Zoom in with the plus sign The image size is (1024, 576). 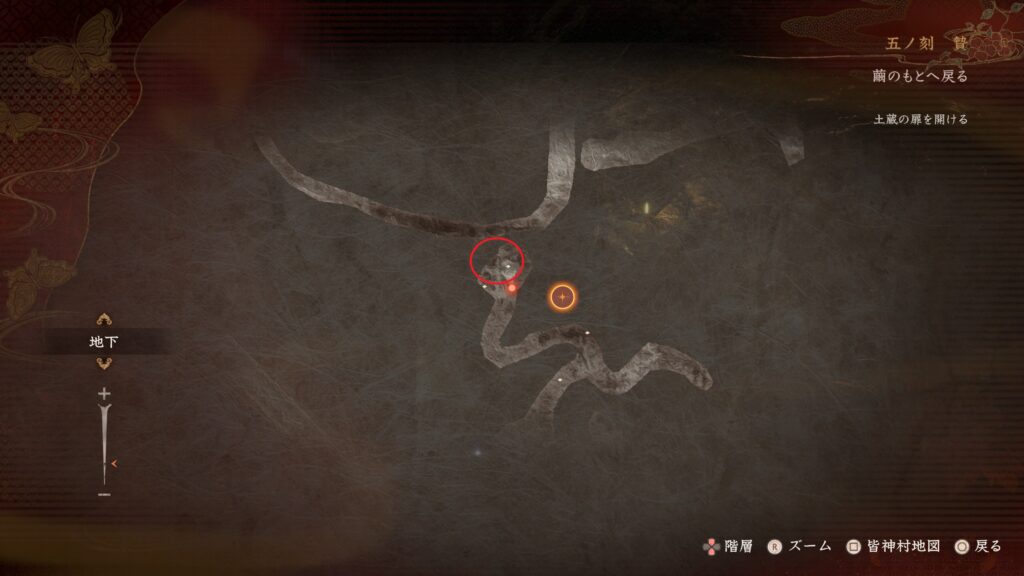coord(104,395)
